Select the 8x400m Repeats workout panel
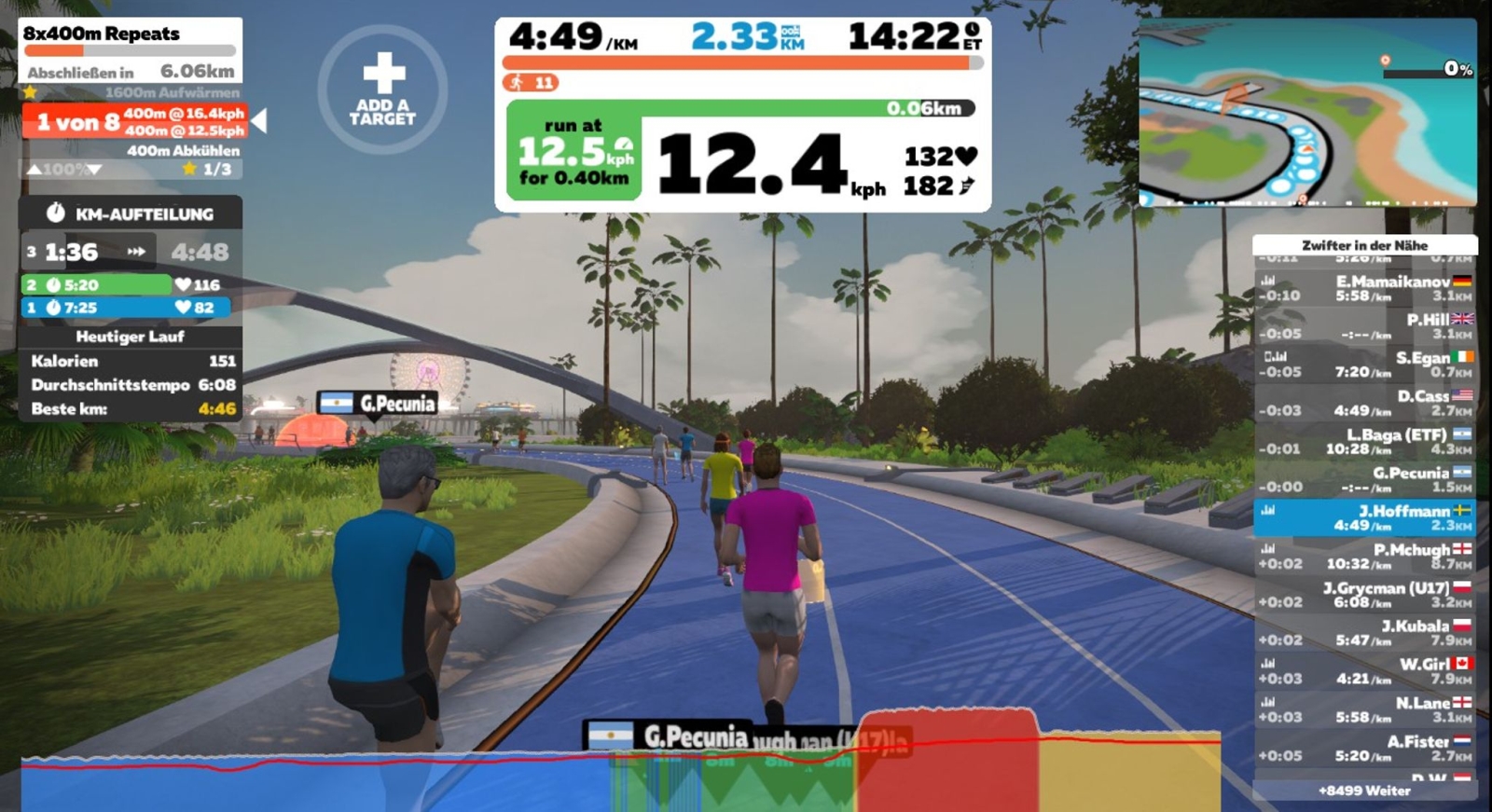 click(130, 50)
